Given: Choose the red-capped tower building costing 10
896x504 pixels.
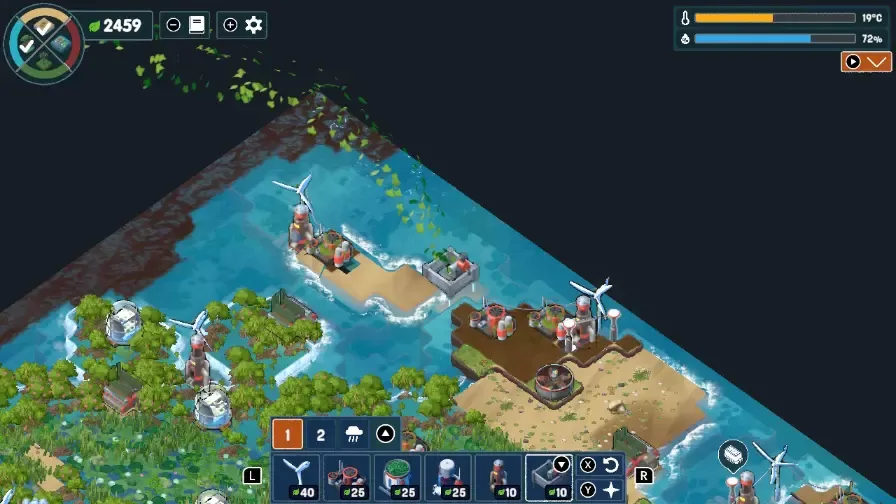Looking at the screenshot, I should pos(498,478).
